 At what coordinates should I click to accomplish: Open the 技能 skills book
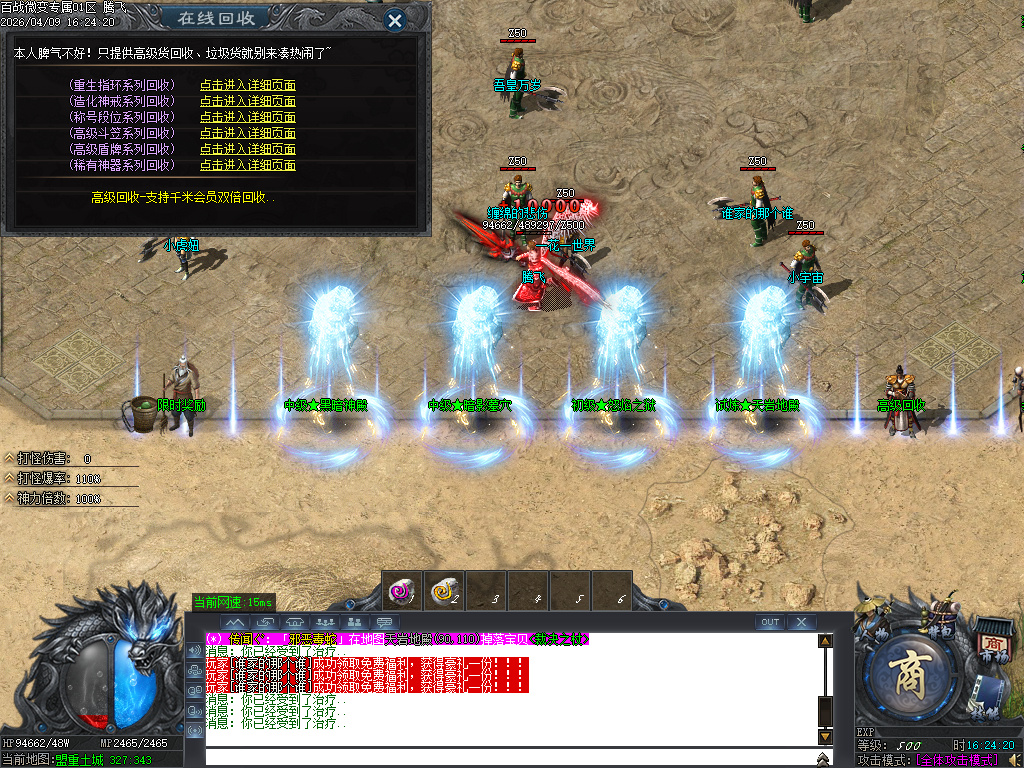tap(989, 697)
